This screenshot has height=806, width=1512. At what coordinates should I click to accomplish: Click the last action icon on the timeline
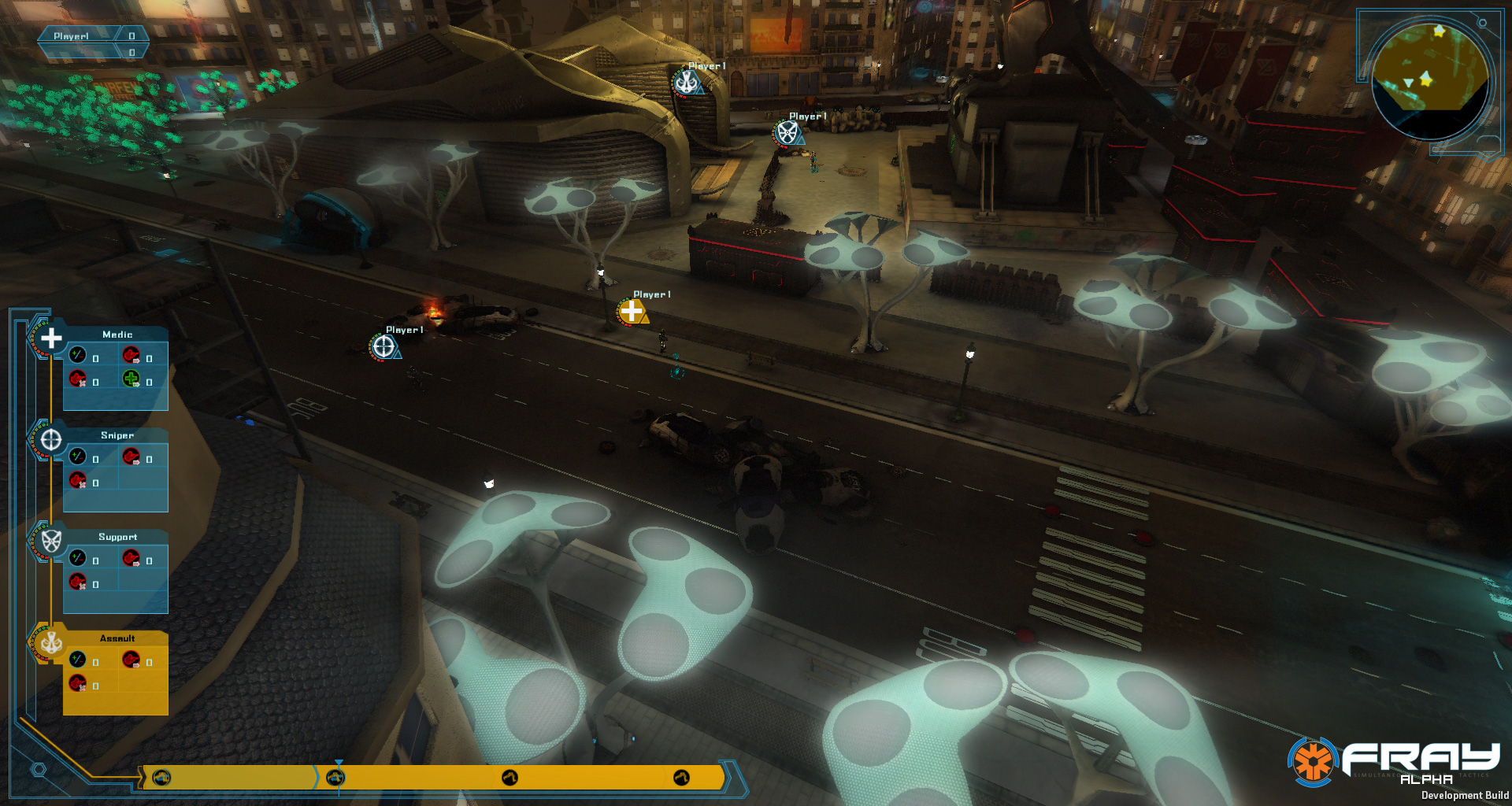[681, 778]
